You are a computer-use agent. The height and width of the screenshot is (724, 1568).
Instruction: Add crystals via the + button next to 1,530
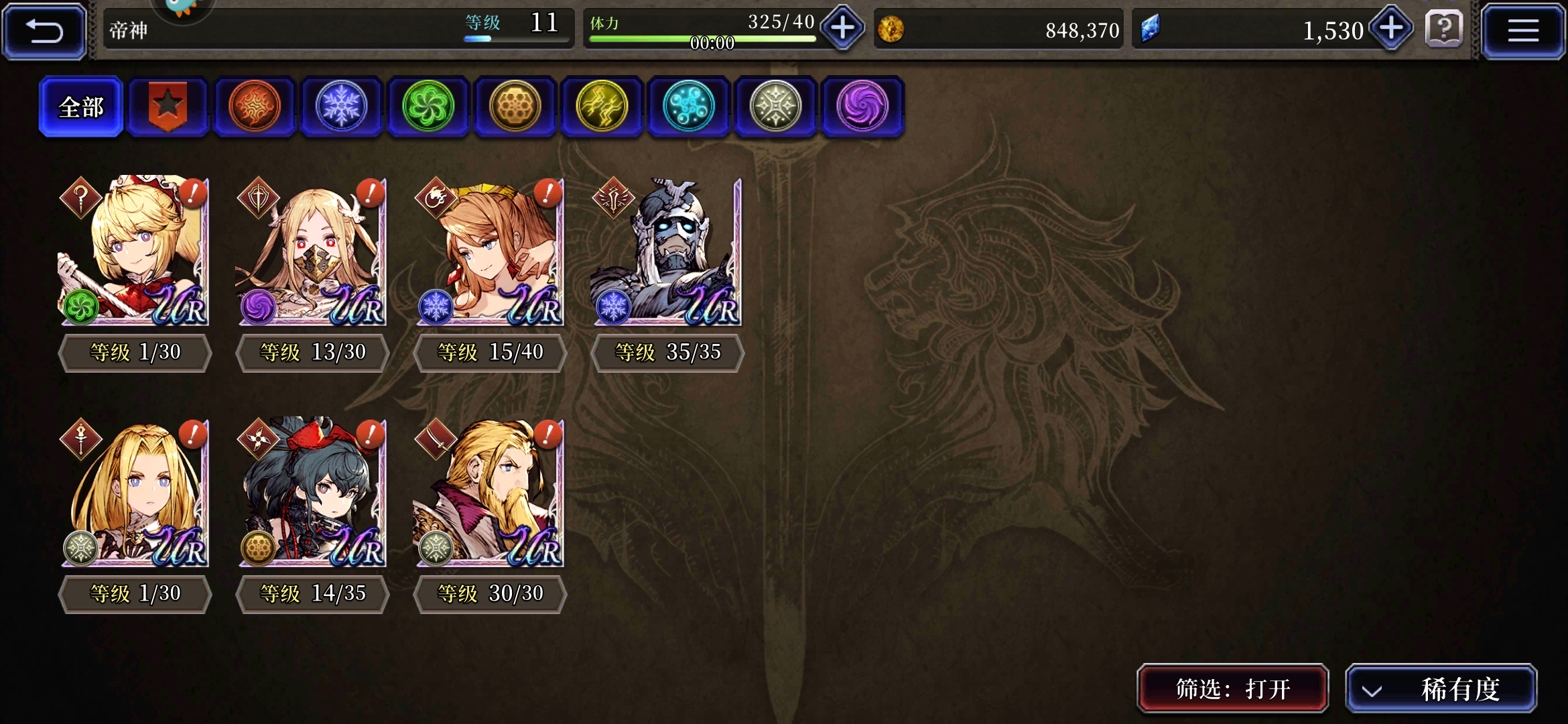(1390, 29)
